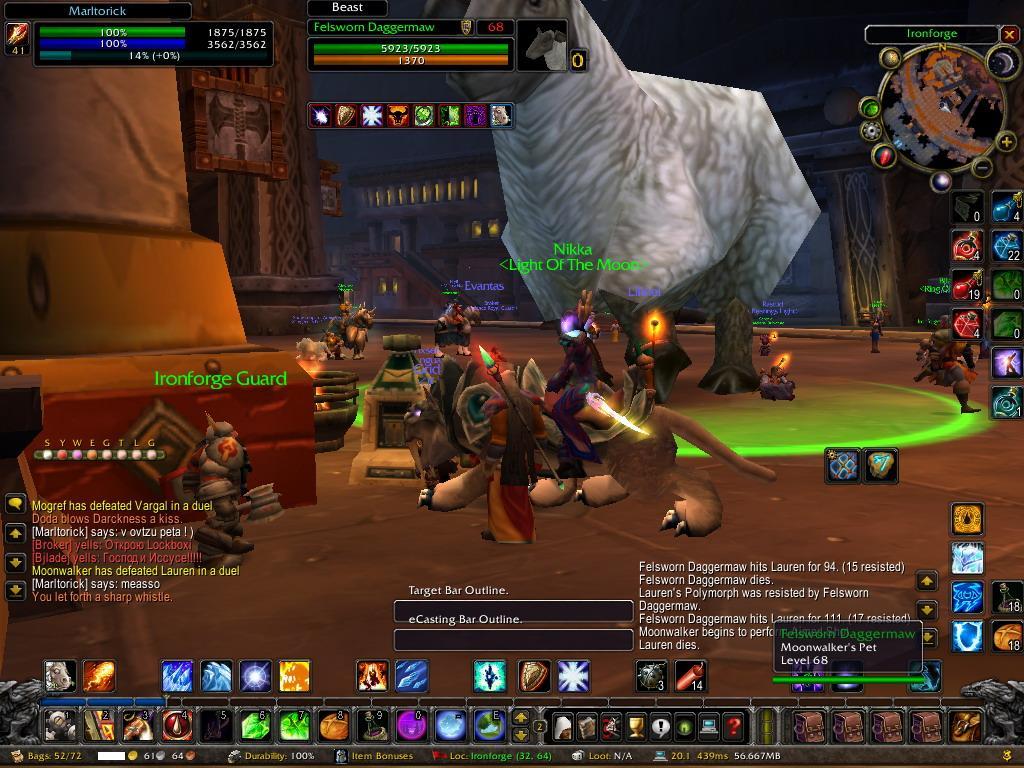Zoom in the minimap with plus button
The width and height of the screenshot is (1024, 768).
tap(1005, 143)
